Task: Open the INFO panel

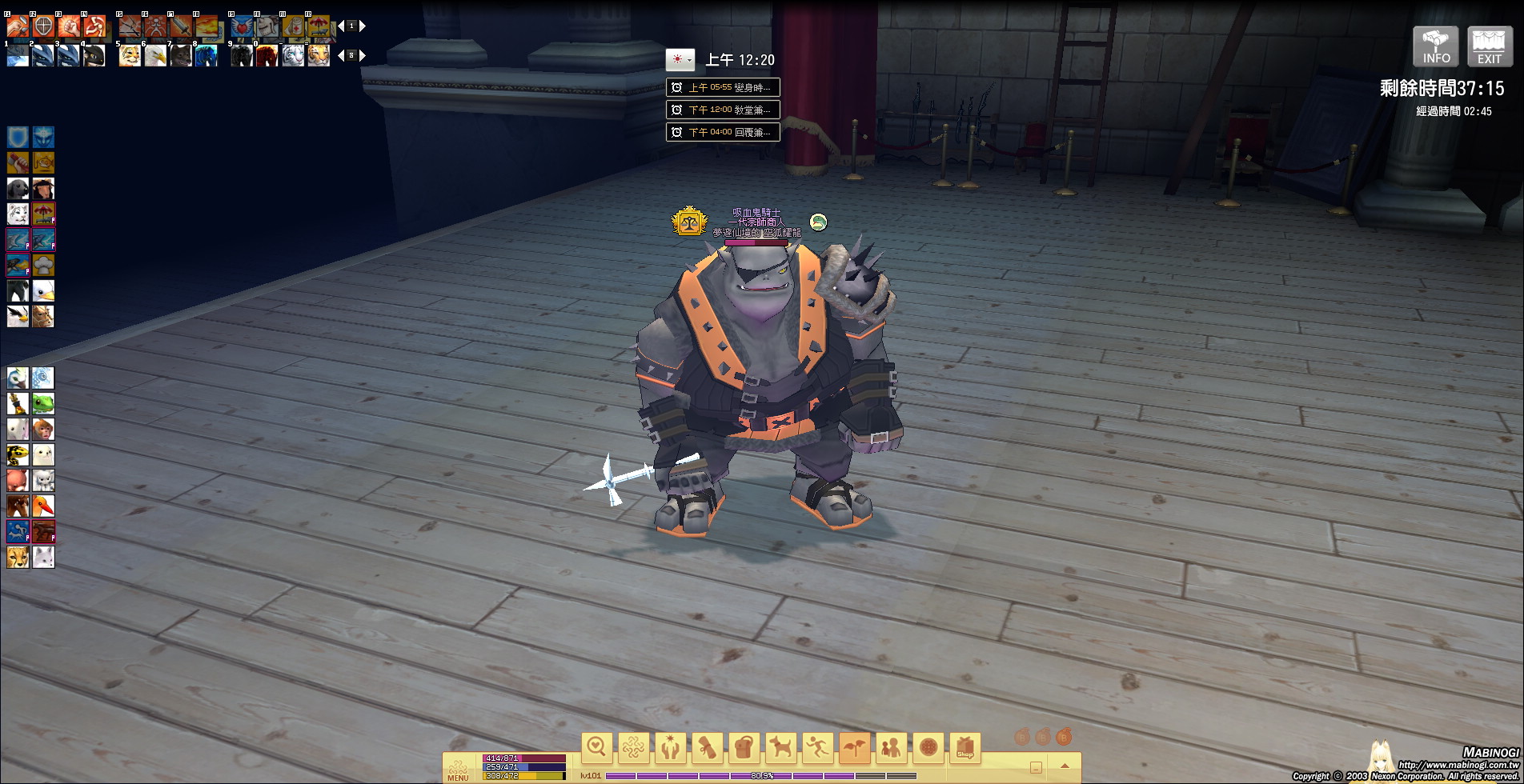Action: point(1435,46)
